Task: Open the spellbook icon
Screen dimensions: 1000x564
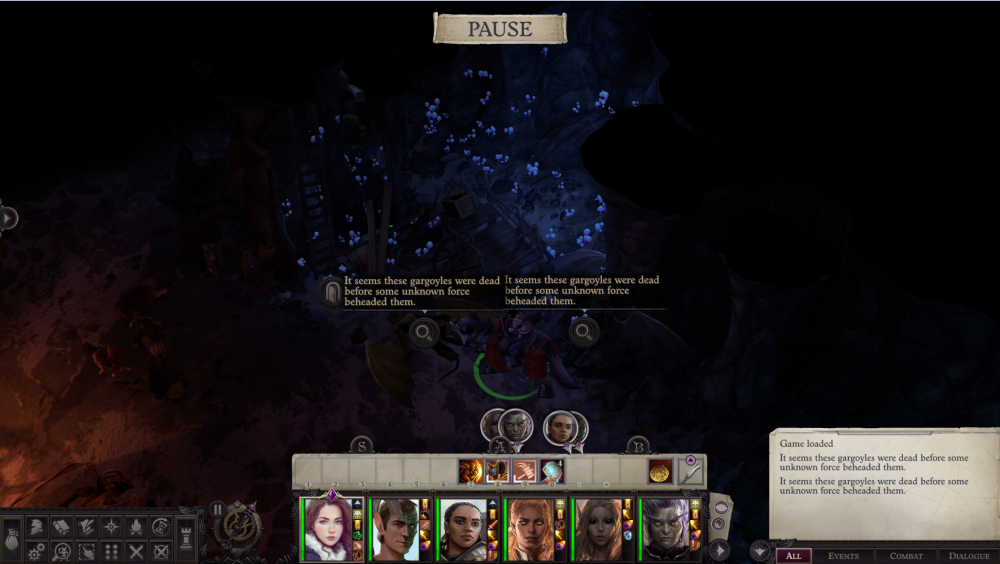Action: pyautogui.click(x=60, y=527)
